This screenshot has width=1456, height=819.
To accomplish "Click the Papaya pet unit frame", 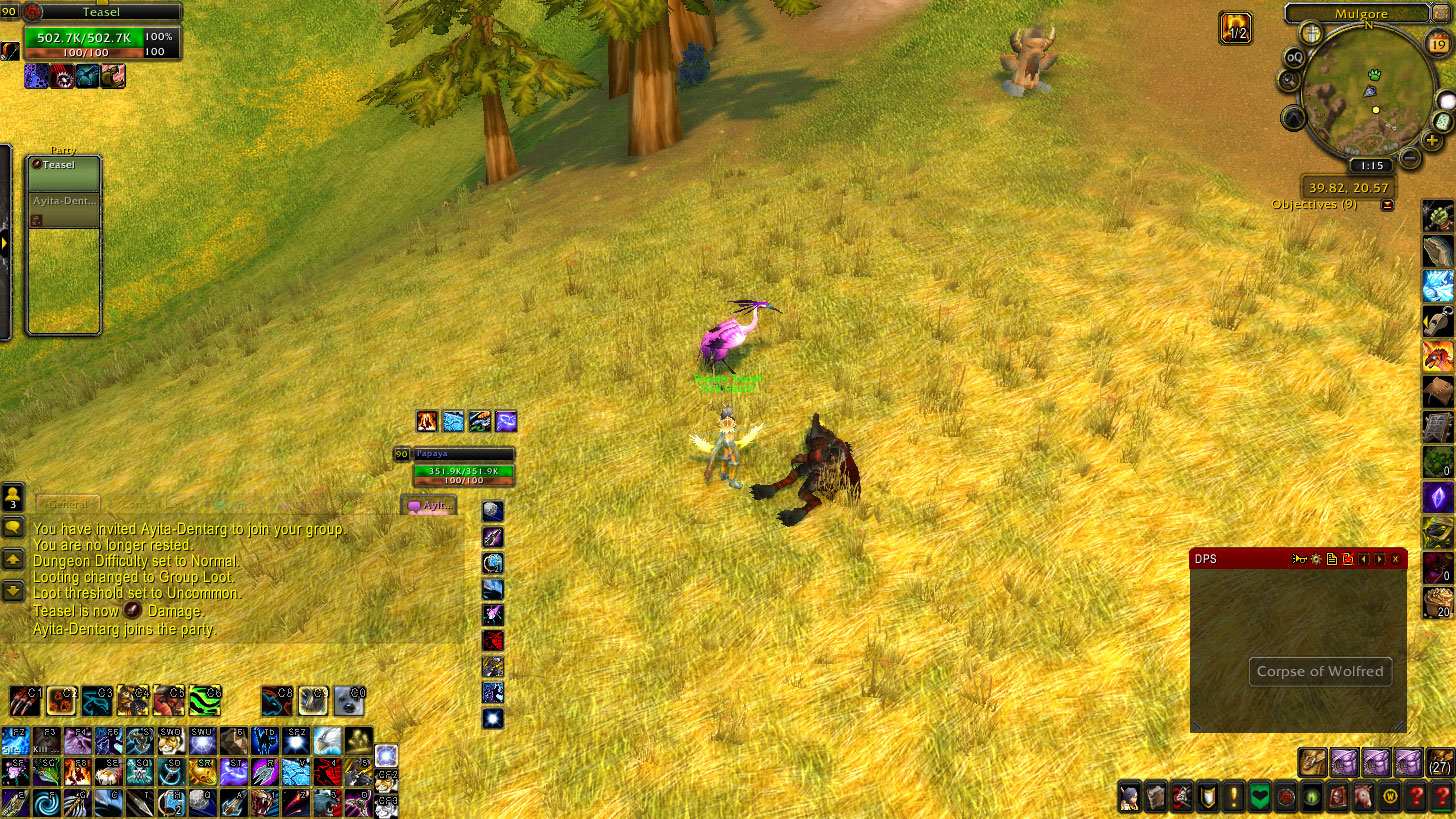I will pos(463,466).
